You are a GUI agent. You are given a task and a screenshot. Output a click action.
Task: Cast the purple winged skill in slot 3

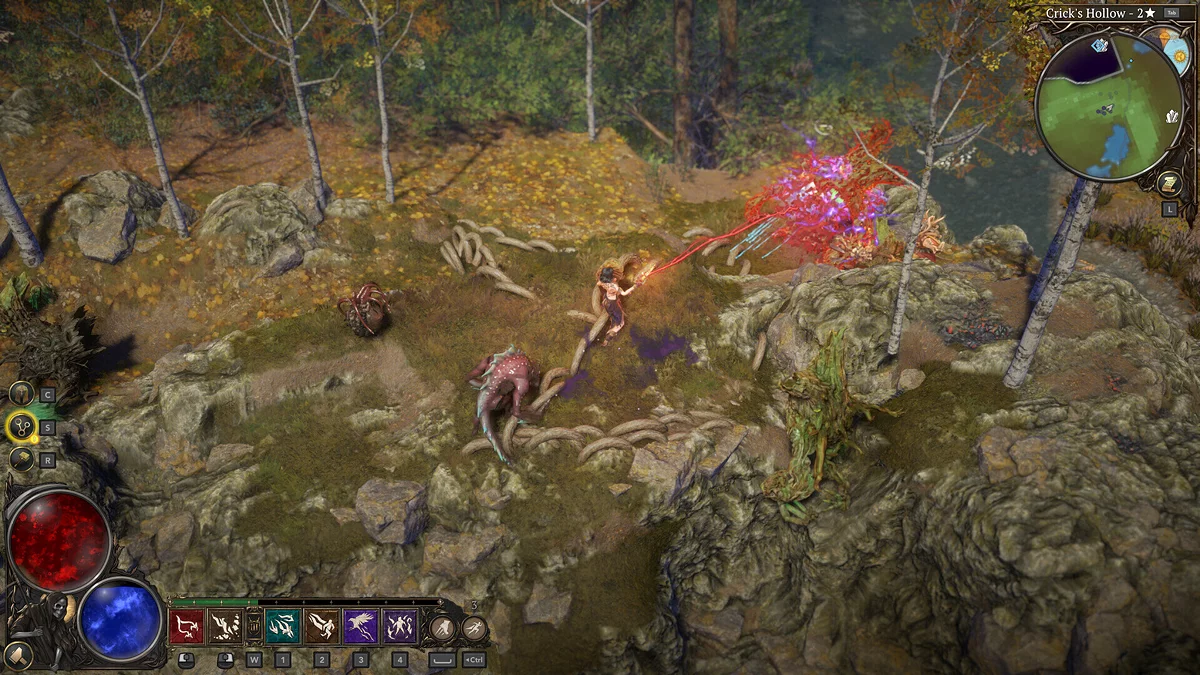361,627
